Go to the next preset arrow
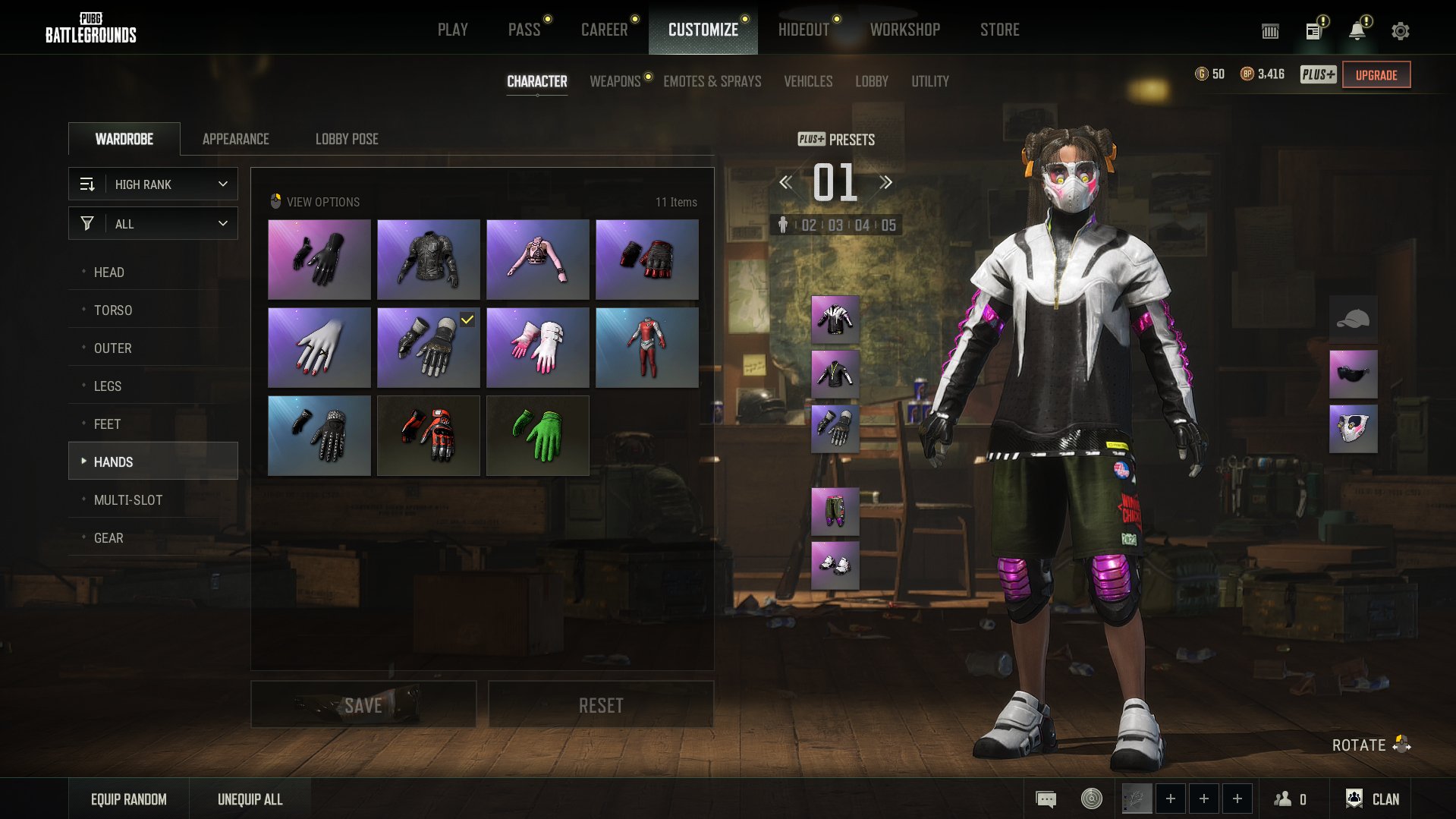1456x819 pixels. 885,182
